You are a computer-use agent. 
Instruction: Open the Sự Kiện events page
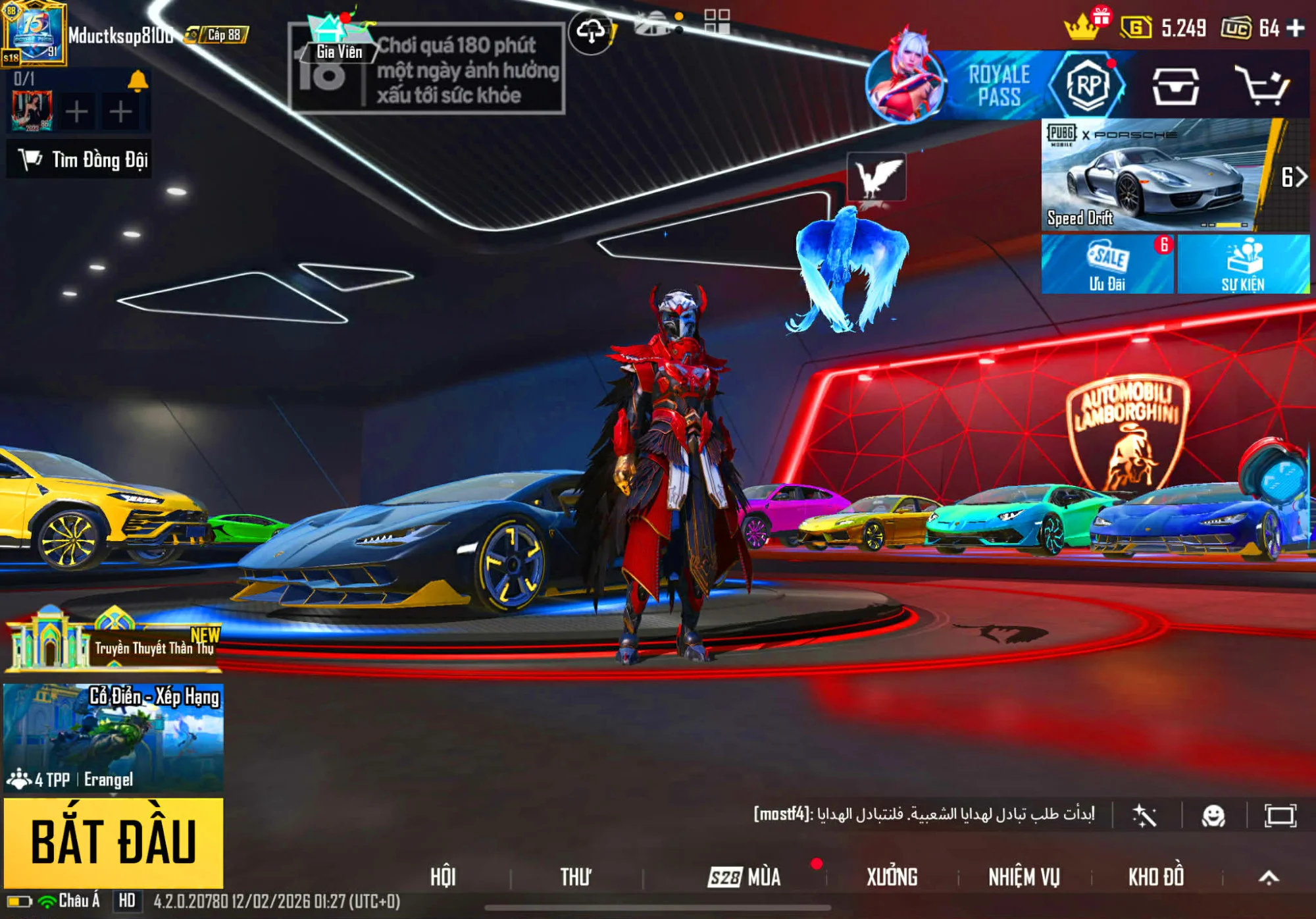point(1243,265)
